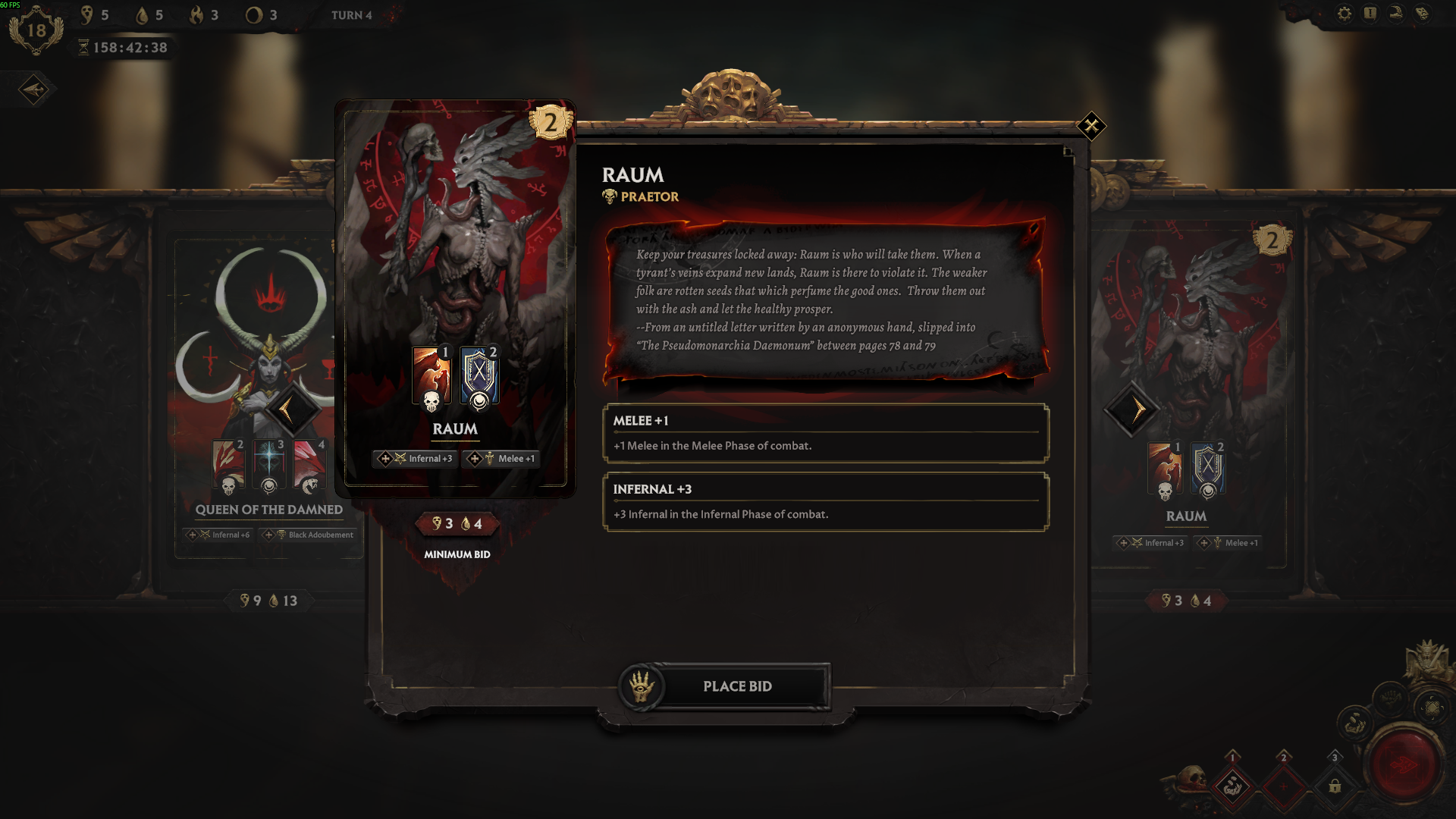
Task: Place a bid on Raum
Action: coord(736,686)
